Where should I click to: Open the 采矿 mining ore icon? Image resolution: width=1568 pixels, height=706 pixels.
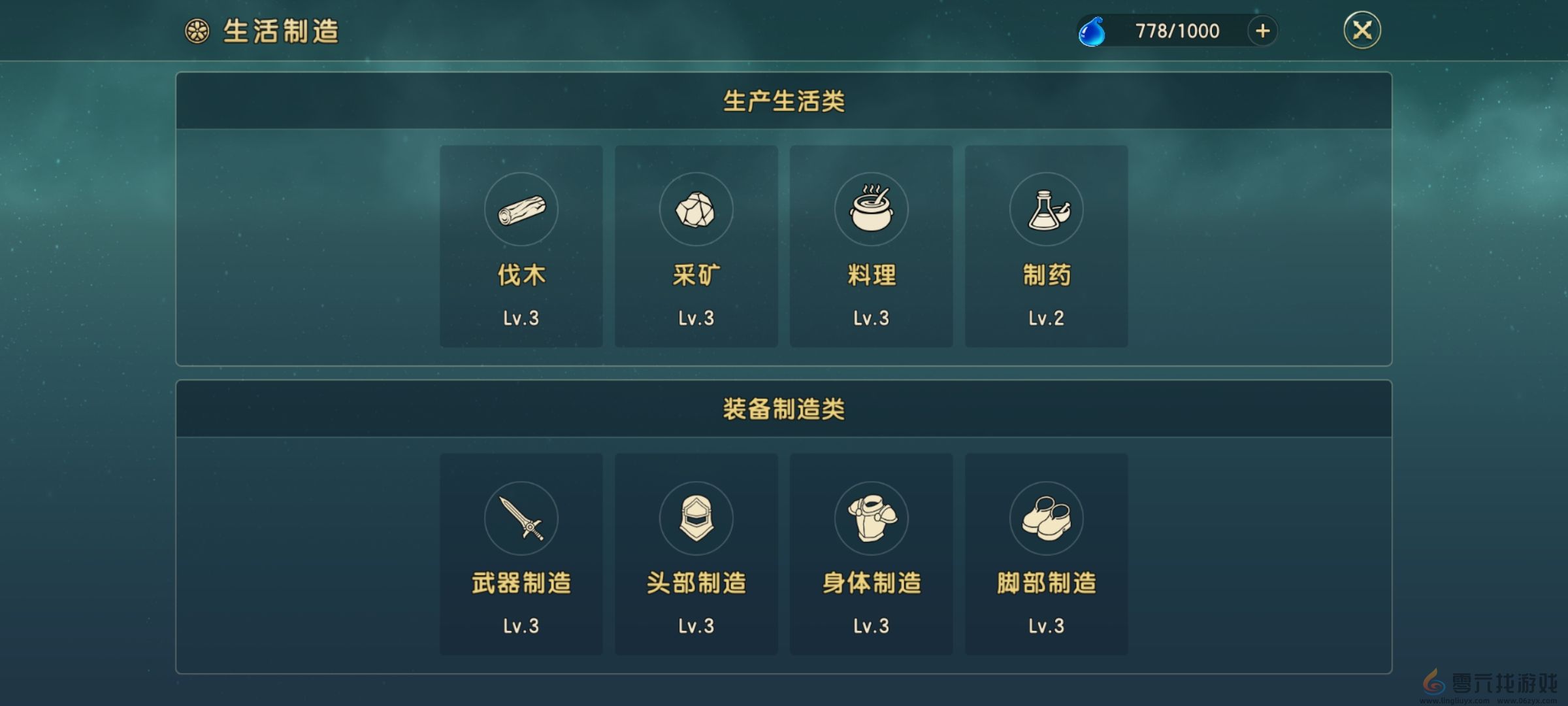(696, 209)
